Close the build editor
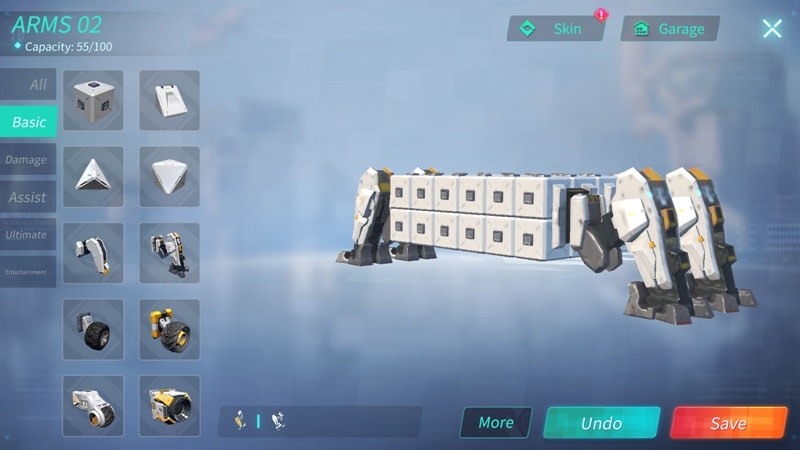The height and width of the screenshot is (450, 800). coord(772,28)
